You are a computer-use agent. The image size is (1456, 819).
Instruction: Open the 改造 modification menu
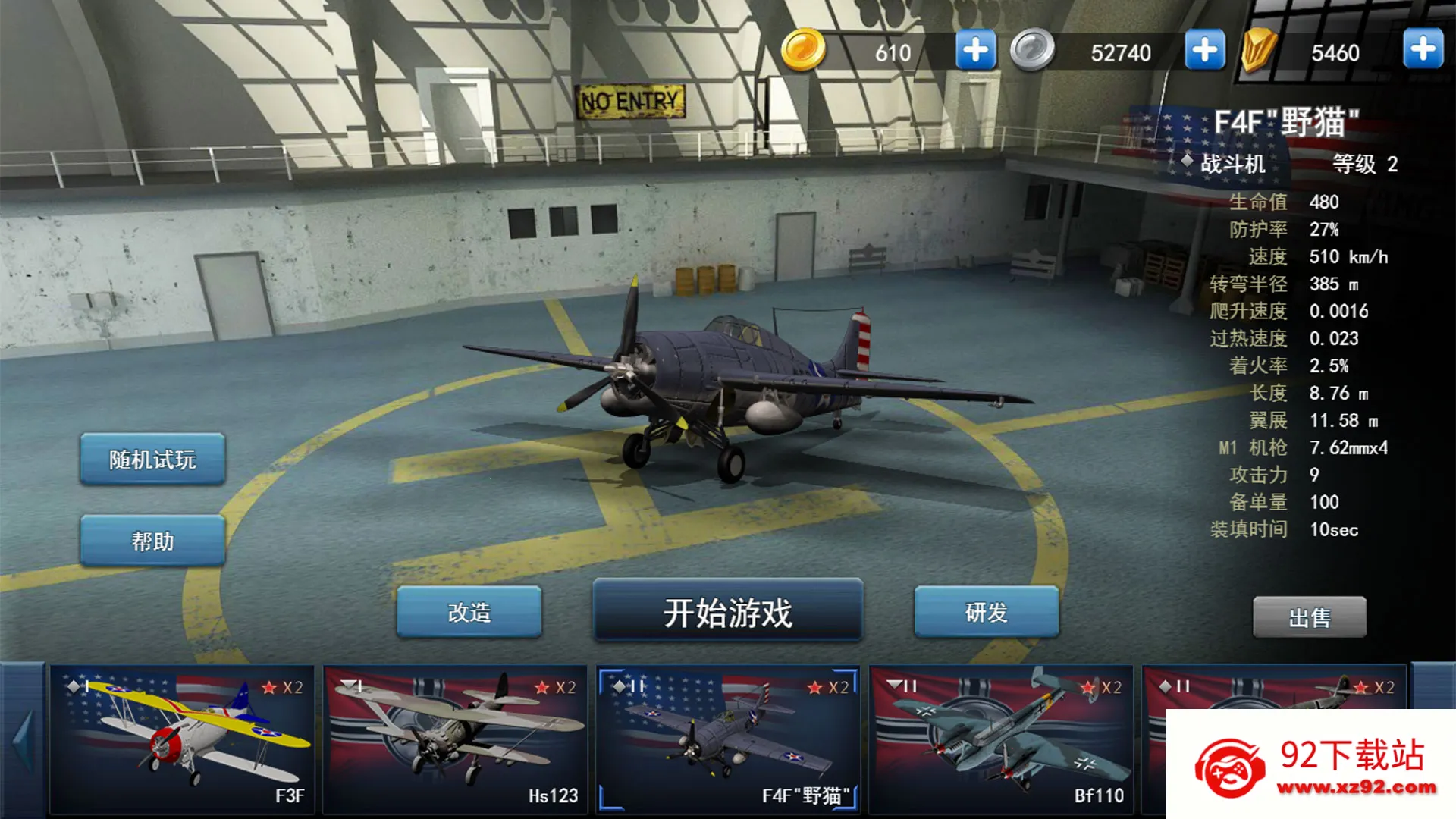pyautogui.click(x=469, y=612)
